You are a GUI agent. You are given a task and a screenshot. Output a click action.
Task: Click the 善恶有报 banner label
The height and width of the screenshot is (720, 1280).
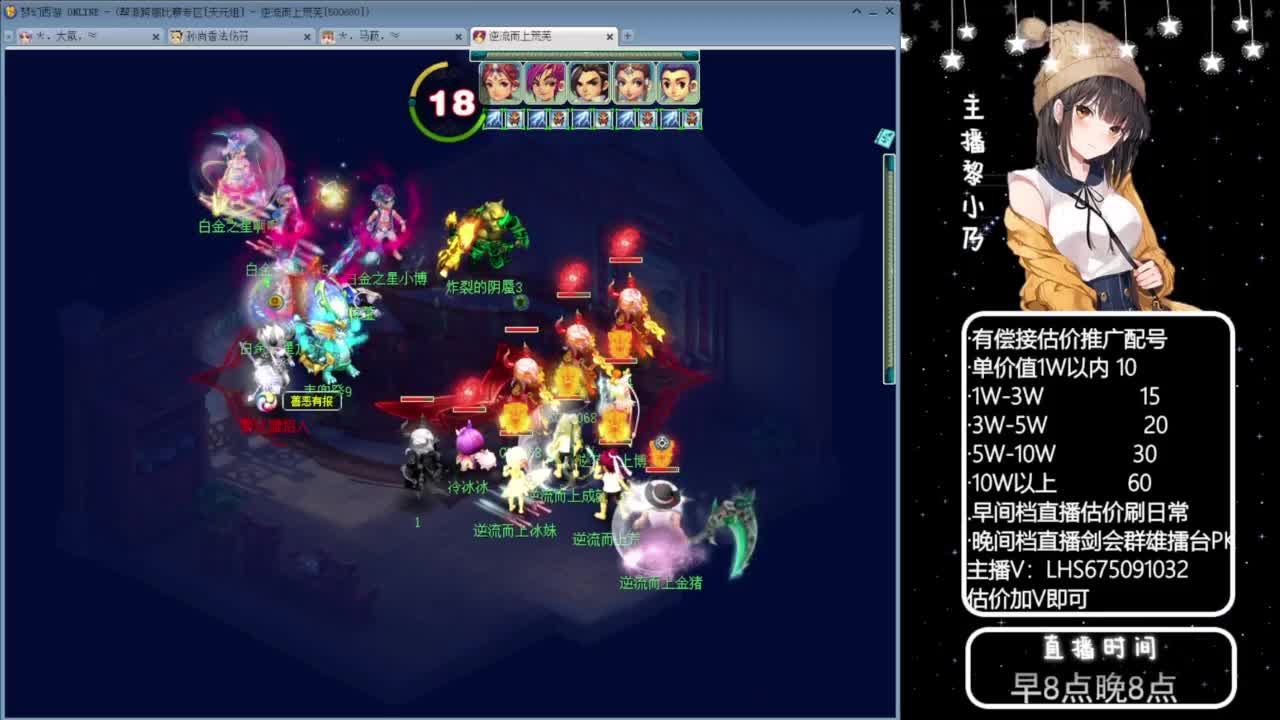[312, 399]
